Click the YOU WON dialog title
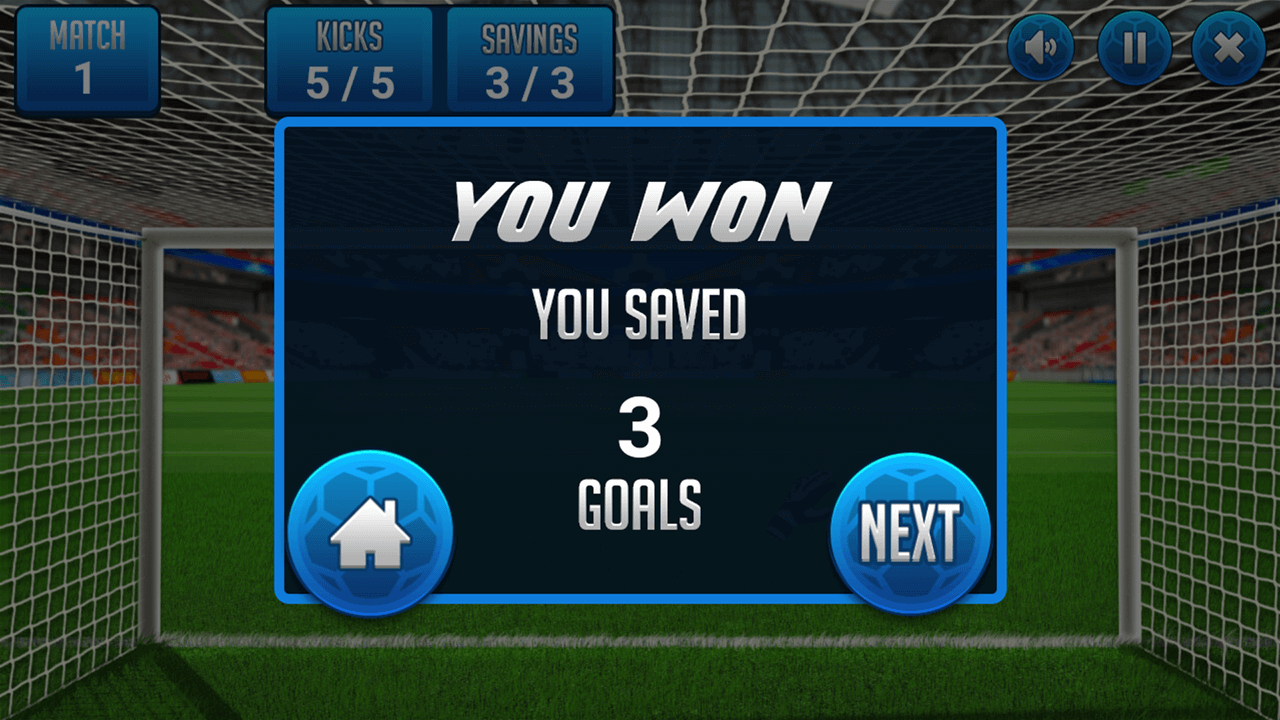The image size is (1280, 720). pos(638,207)
